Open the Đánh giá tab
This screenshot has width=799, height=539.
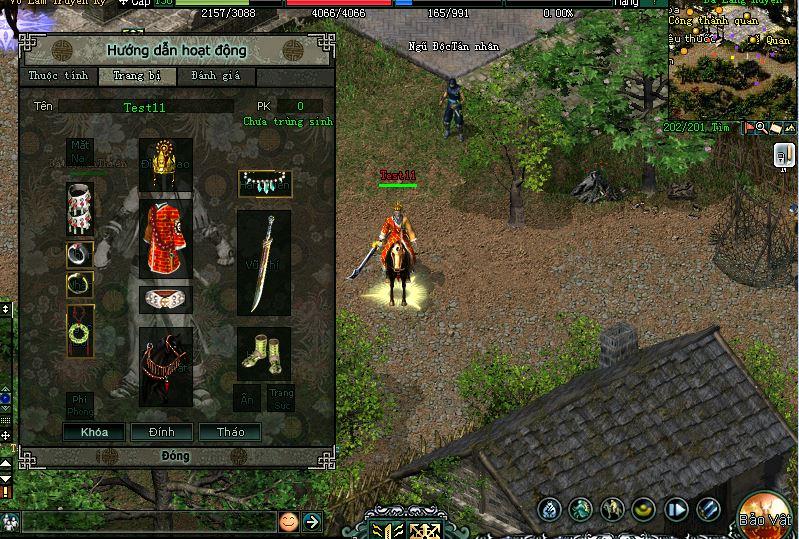211,76
